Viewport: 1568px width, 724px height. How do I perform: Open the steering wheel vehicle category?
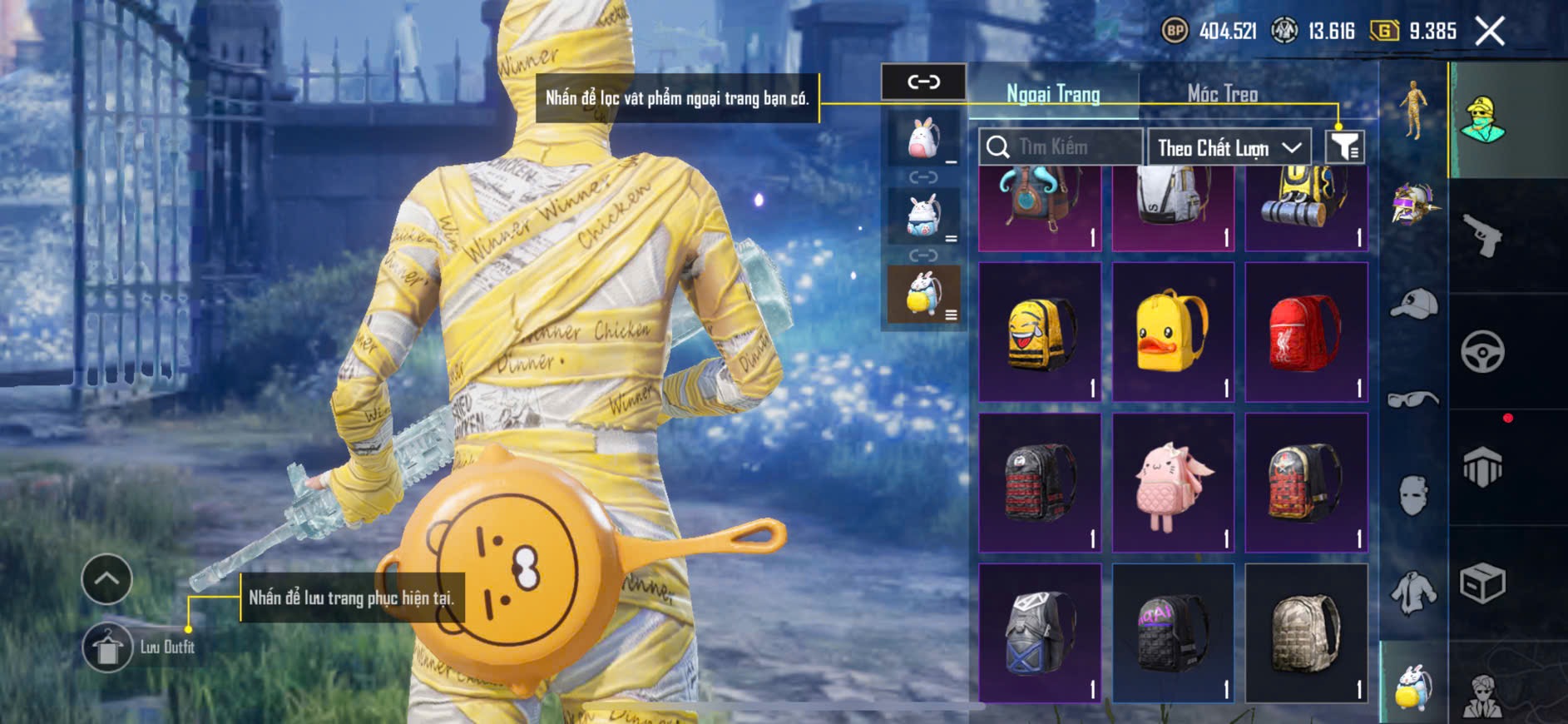pos(1482,352)
